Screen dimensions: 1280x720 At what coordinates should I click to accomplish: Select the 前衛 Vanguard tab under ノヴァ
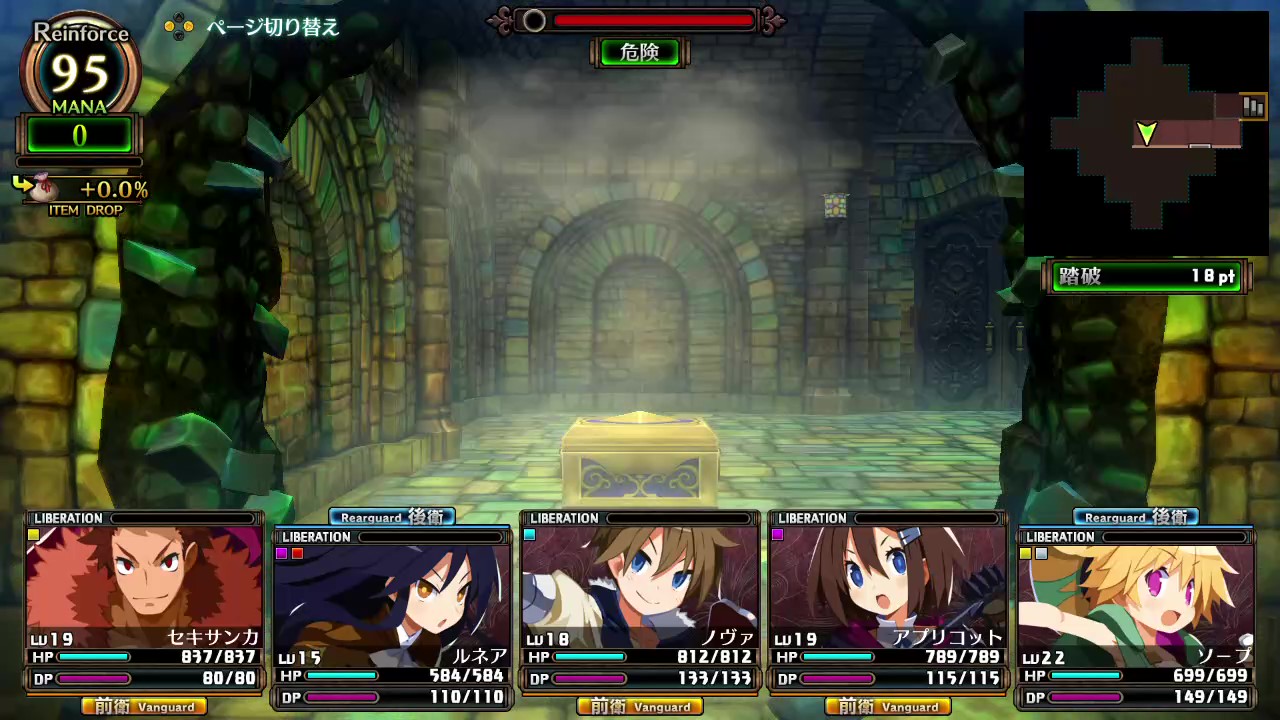click(x=639, y=707)
